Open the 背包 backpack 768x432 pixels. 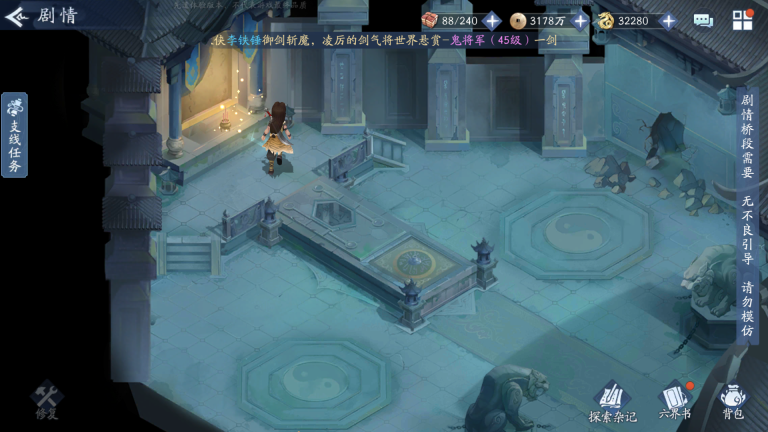732,400
